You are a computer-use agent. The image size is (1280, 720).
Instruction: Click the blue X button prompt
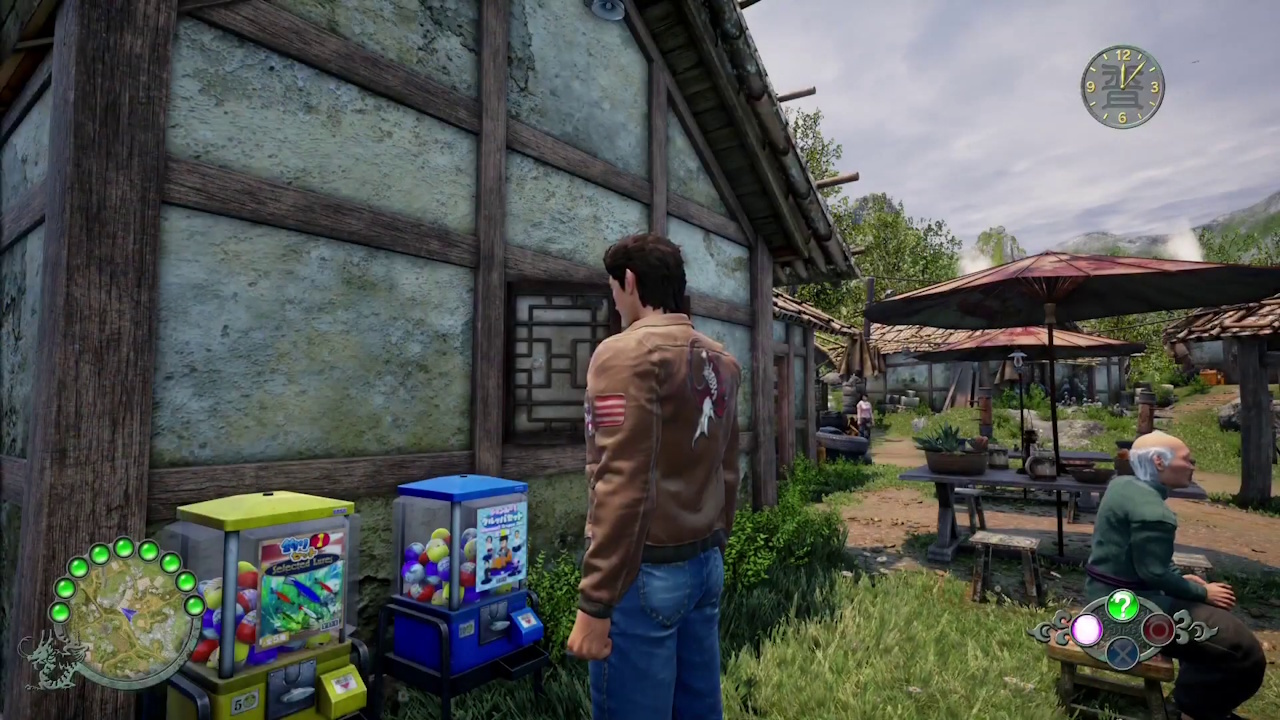click(x=1122, y=655)
